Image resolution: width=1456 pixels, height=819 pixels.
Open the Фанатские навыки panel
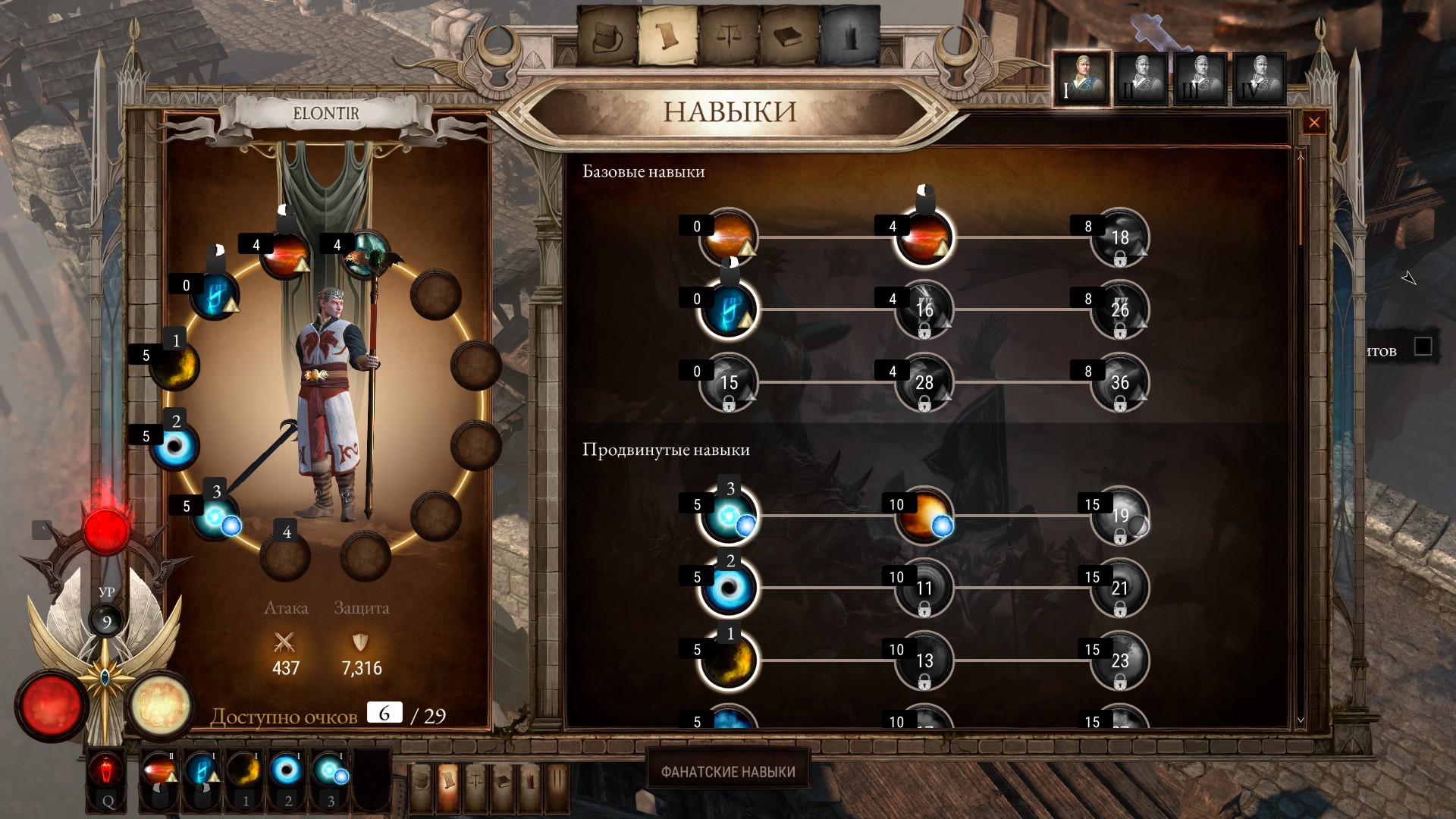point(728,771)
